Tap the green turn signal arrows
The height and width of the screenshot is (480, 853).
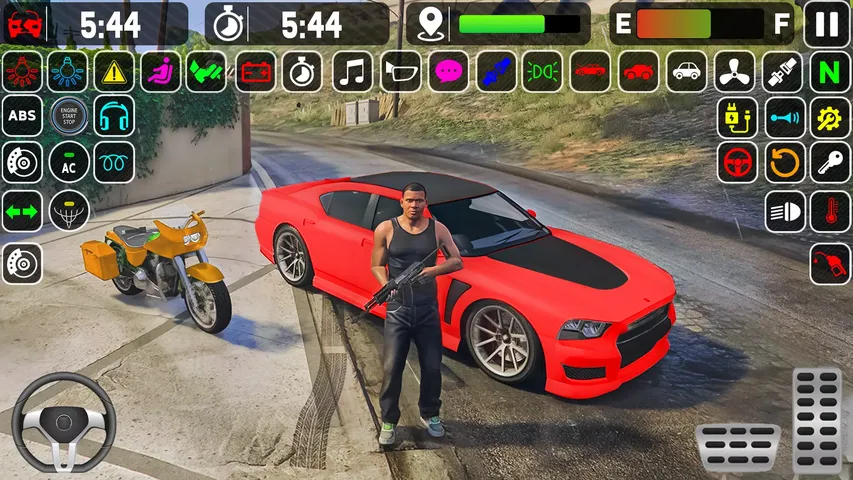[22, 210]
